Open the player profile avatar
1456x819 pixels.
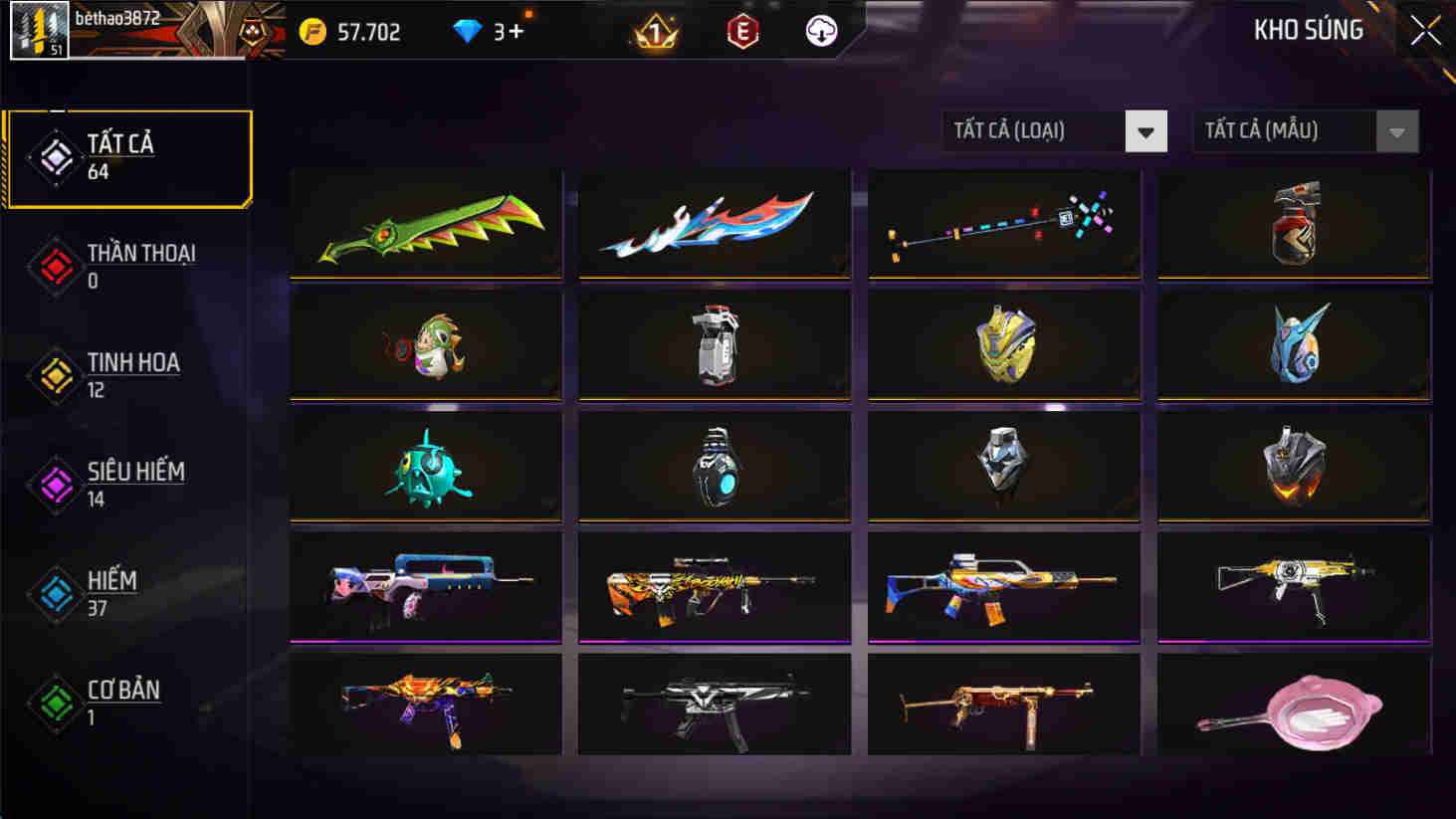tap(38, 30)
